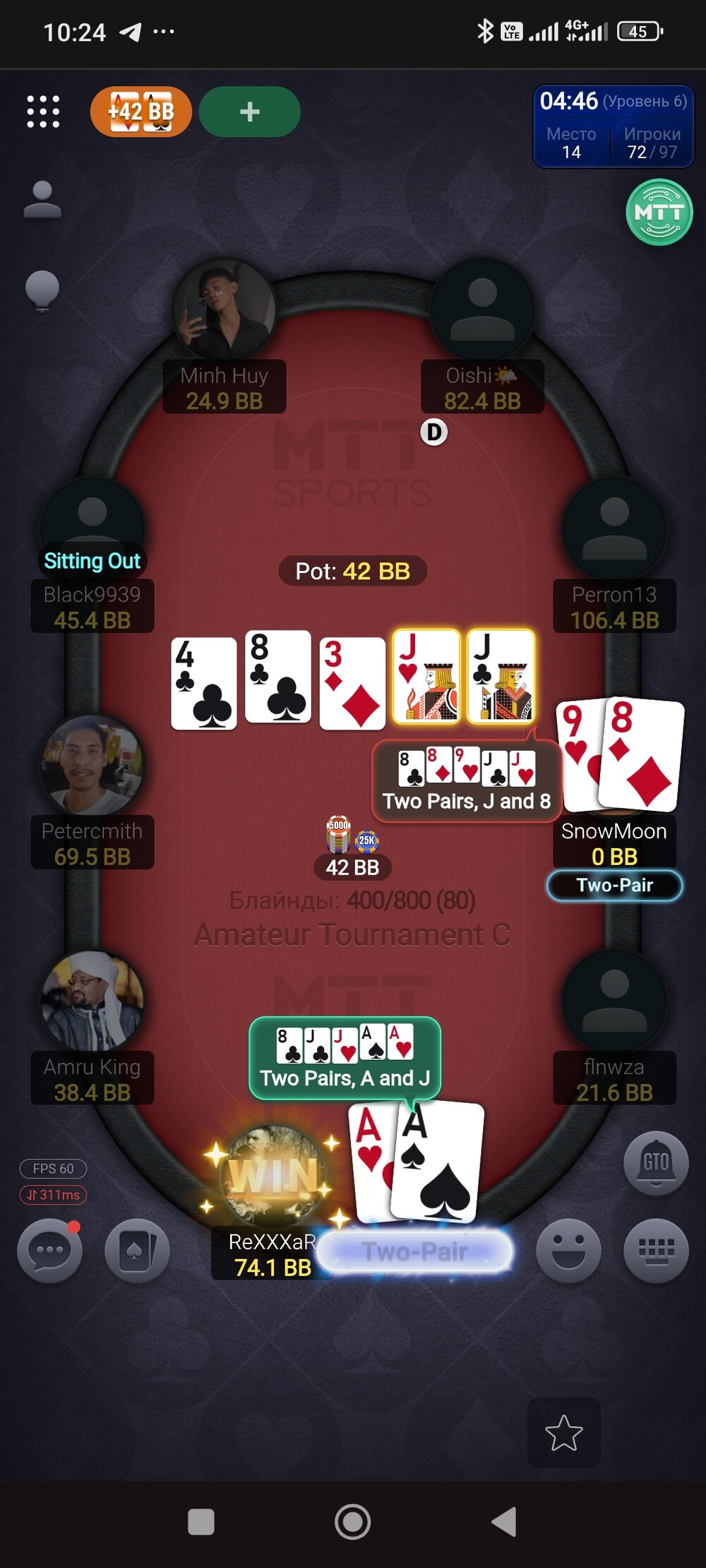View Minh Huy's player avatar

tap(225, 310)
